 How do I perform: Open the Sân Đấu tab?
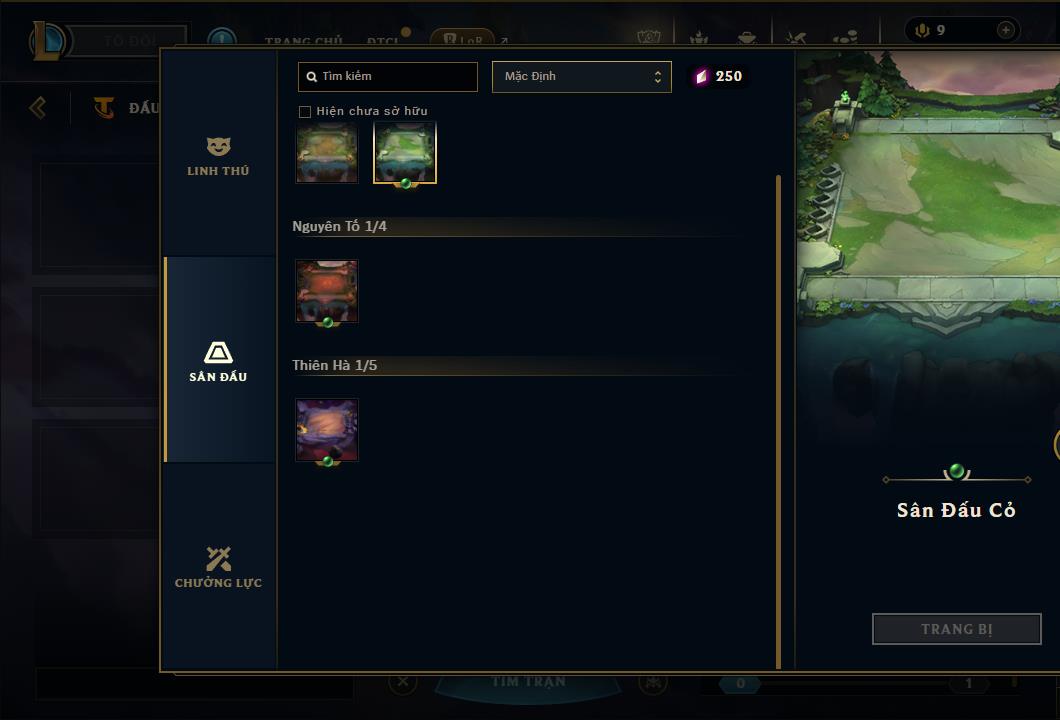click(218, 361)
